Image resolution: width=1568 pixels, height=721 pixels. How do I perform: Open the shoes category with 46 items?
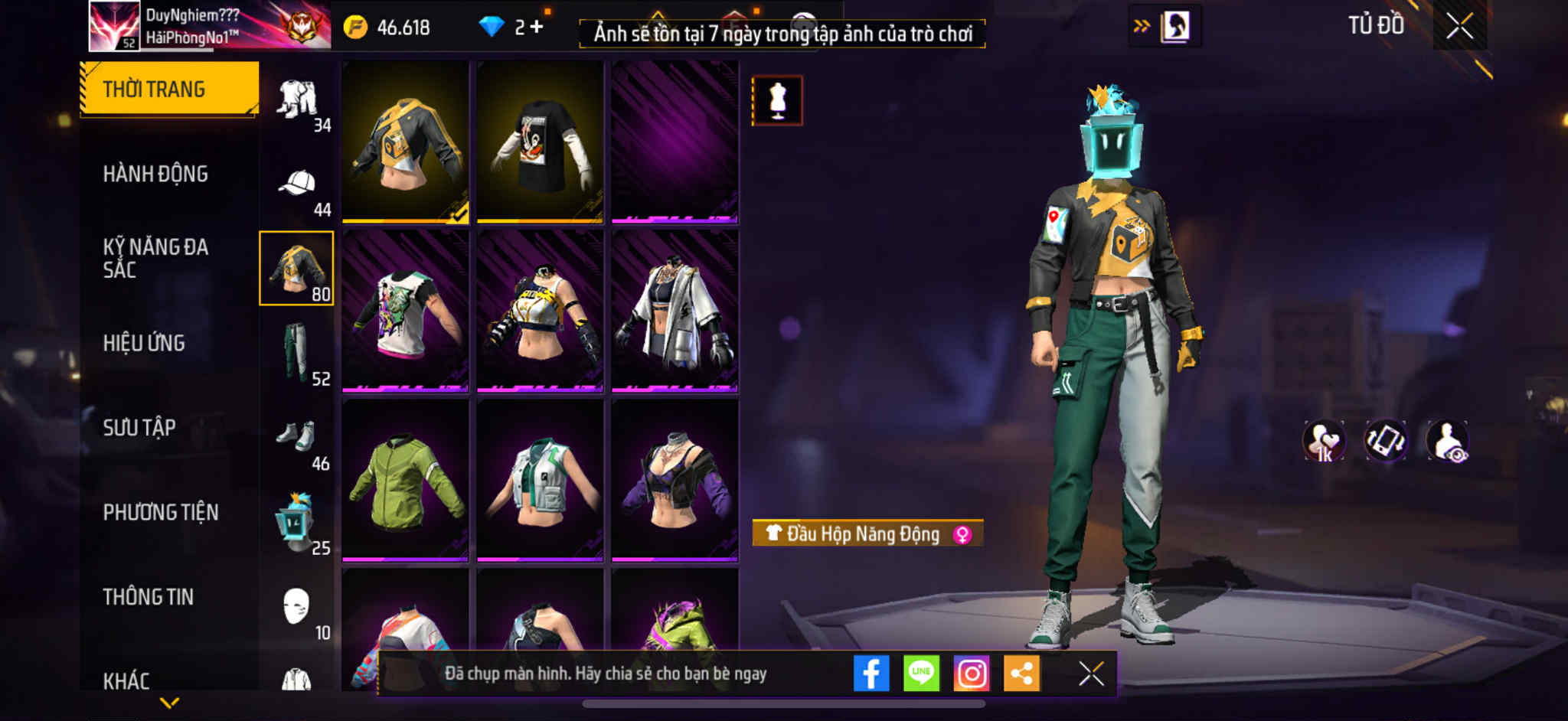pyautogui.click(x=297, y=439)
